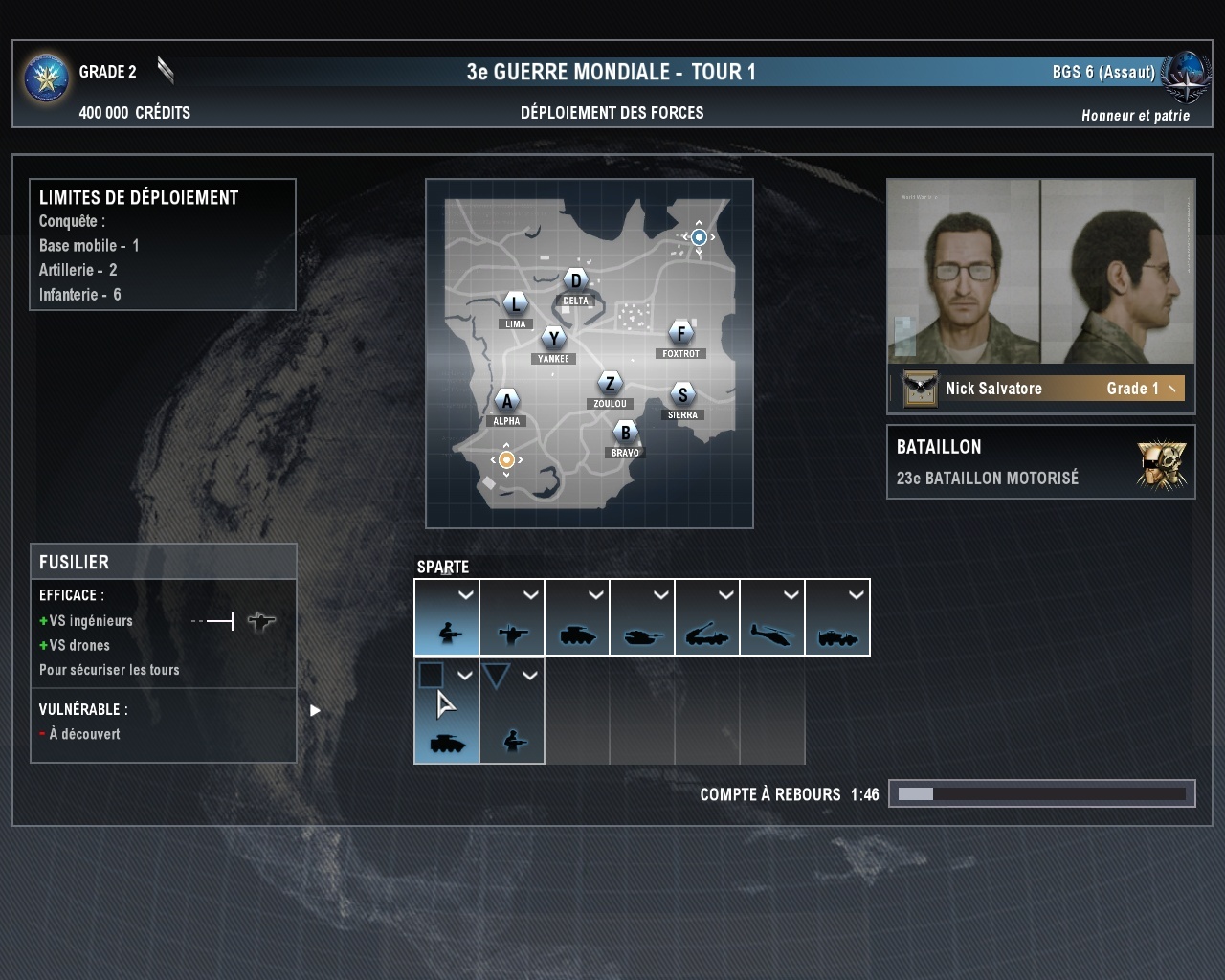Open the Bataillon 23e Bataillon Motorisé panel
Screen dimensions: 1225x980
(x=1040, y=462)
